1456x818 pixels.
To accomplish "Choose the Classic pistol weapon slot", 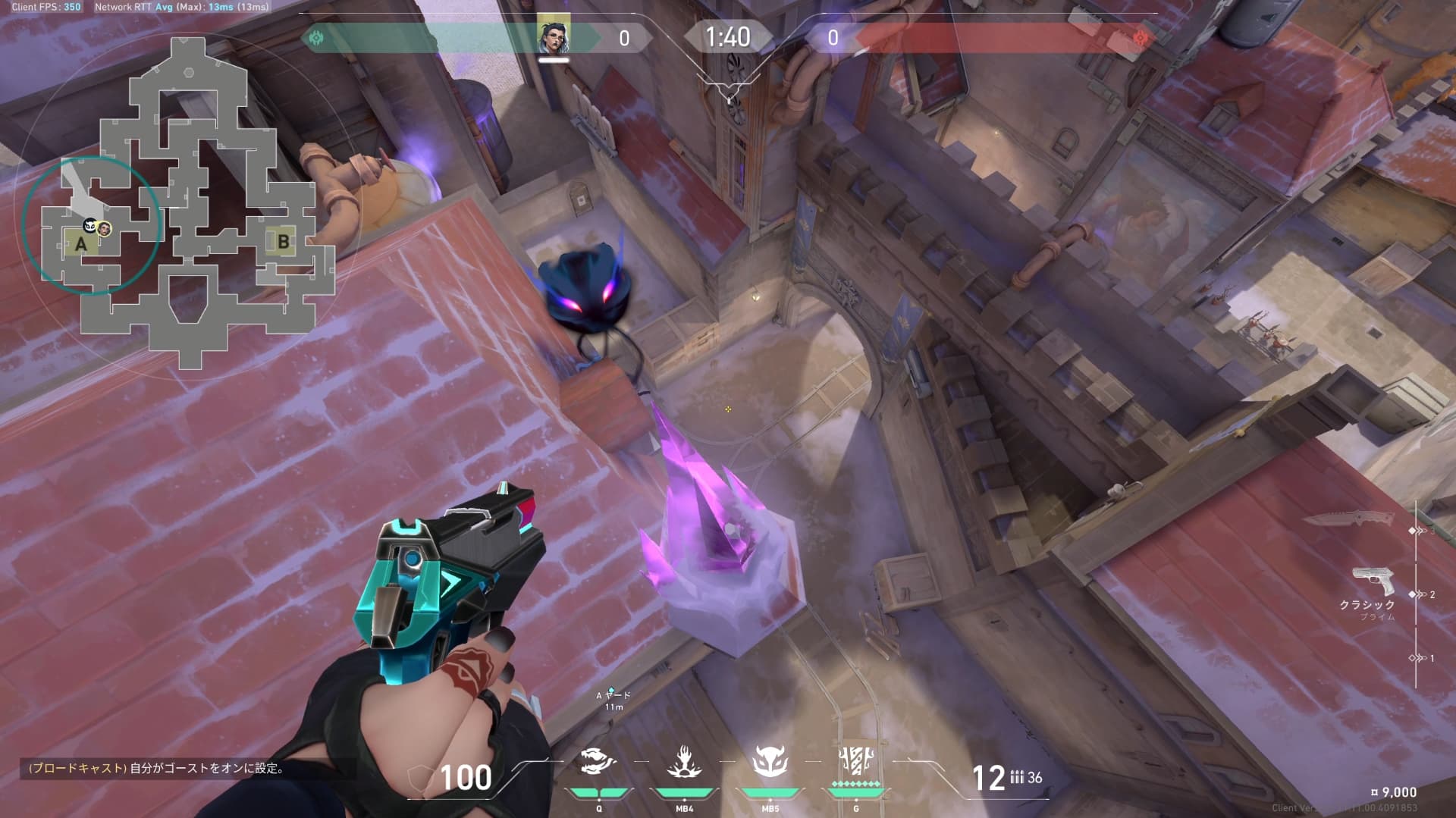I will click(1373, 584).
